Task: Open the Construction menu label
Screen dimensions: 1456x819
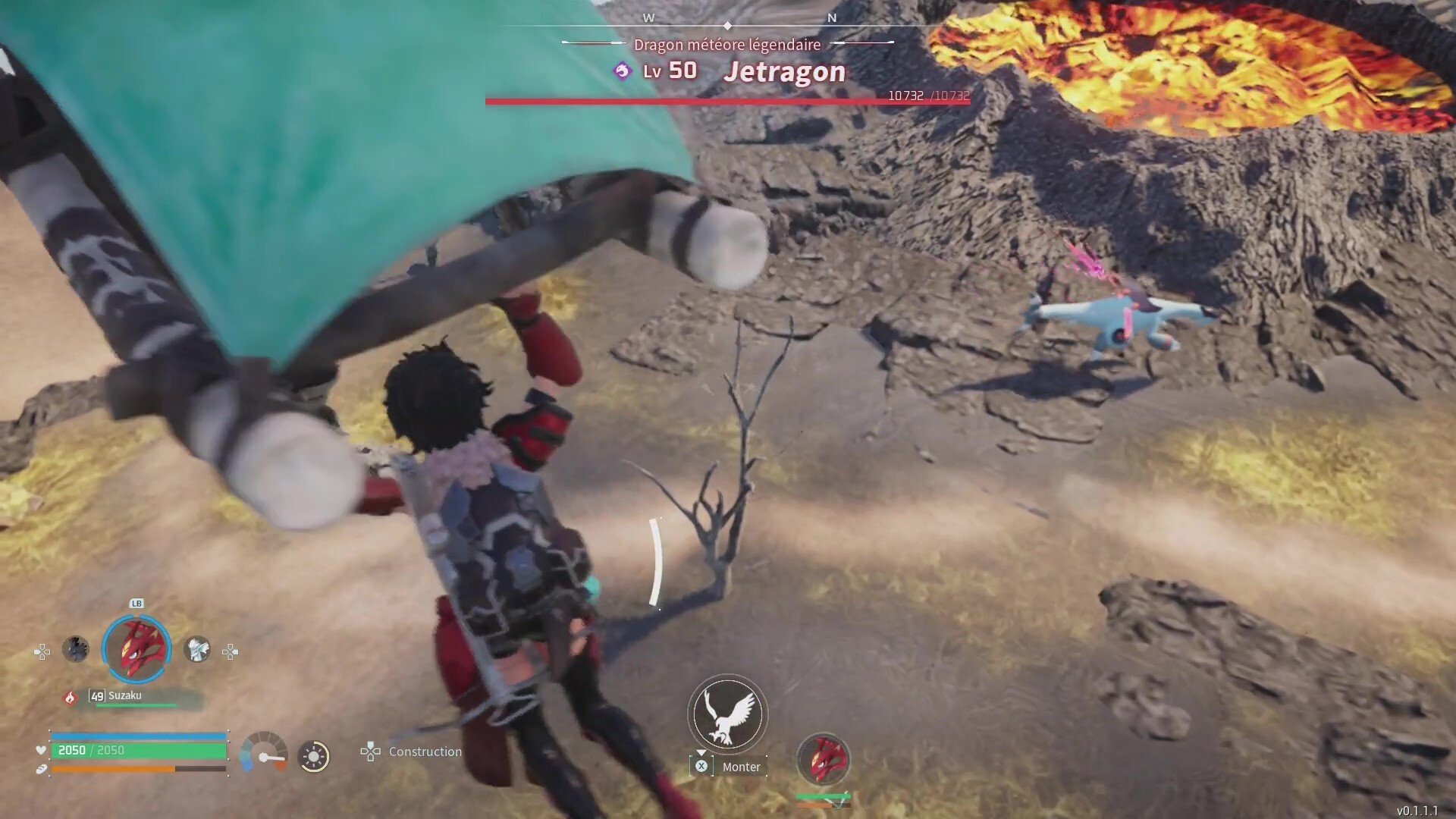Action: (425, 752)
